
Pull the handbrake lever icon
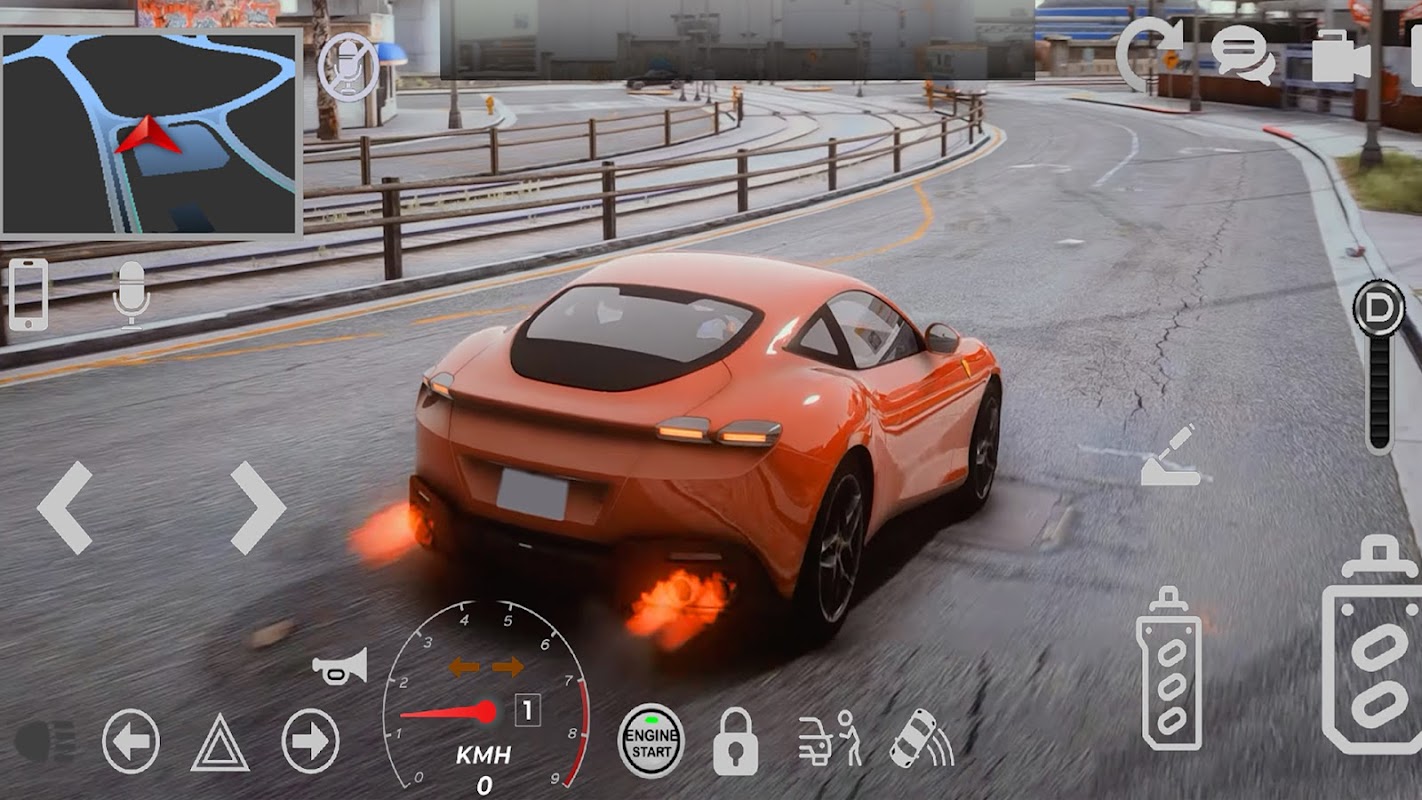pos(1171,456)
